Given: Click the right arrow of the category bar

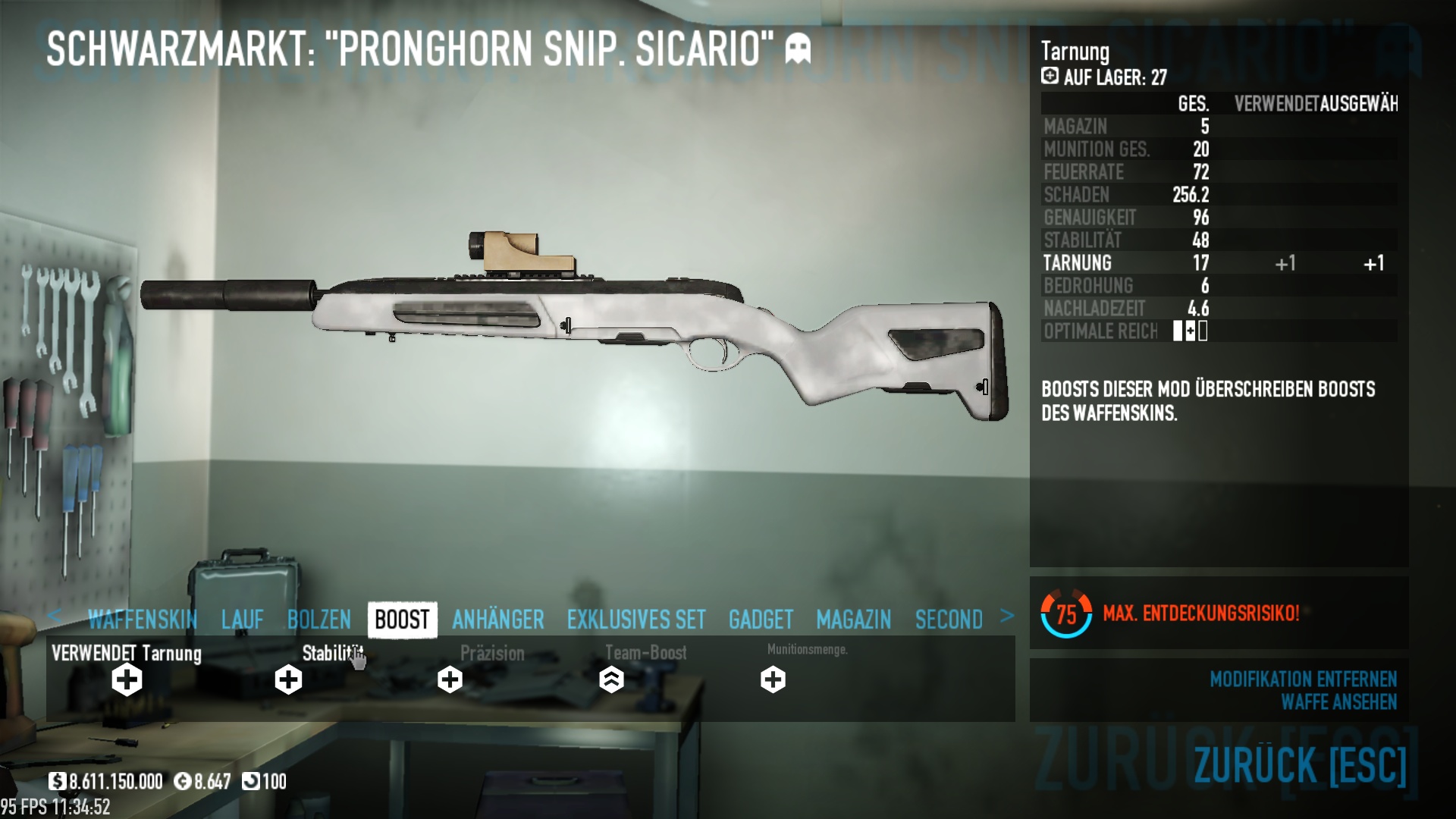Looking at the screenshot, I should click(1007, 617).
